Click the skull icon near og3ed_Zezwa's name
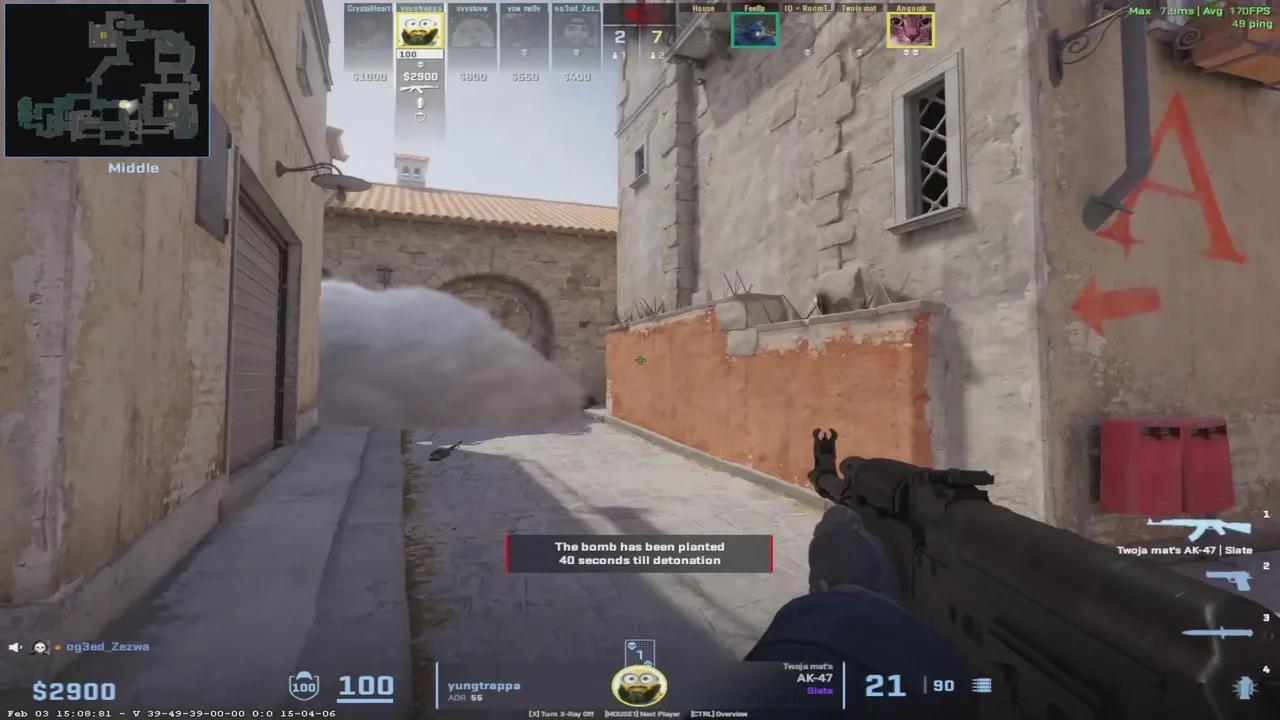1280x720 pixels. (x=40, y=647)
